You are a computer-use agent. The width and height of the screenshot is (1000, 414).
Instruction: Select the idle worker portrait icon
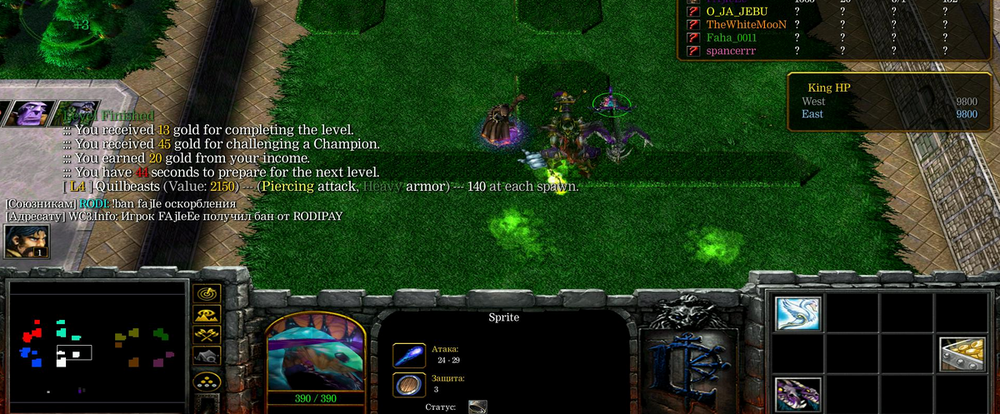(25, 241)
